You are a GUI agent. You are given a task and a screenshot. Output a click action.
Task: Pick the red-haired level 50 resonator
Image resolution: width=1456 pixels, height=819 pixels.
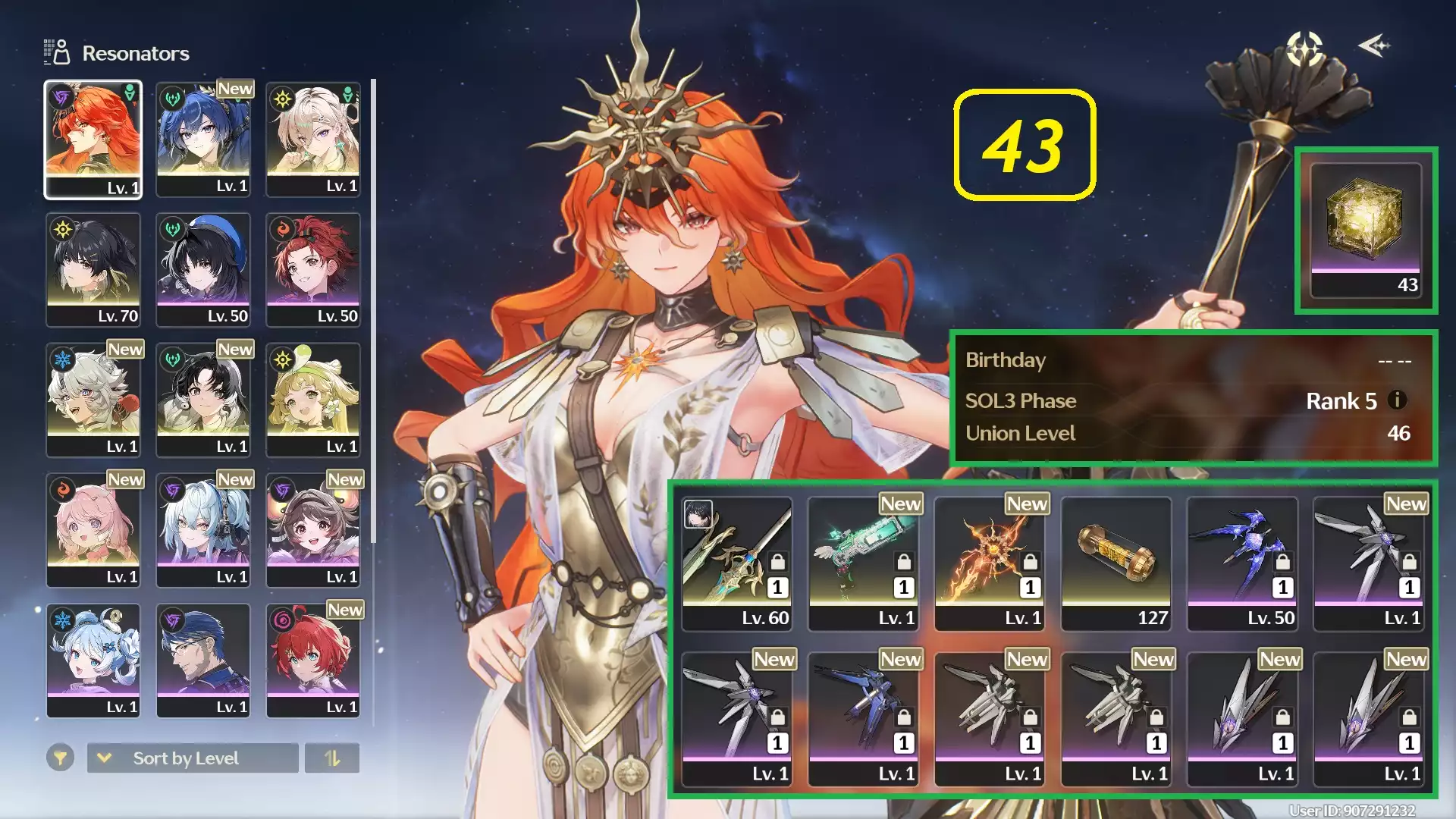point(313,269)
